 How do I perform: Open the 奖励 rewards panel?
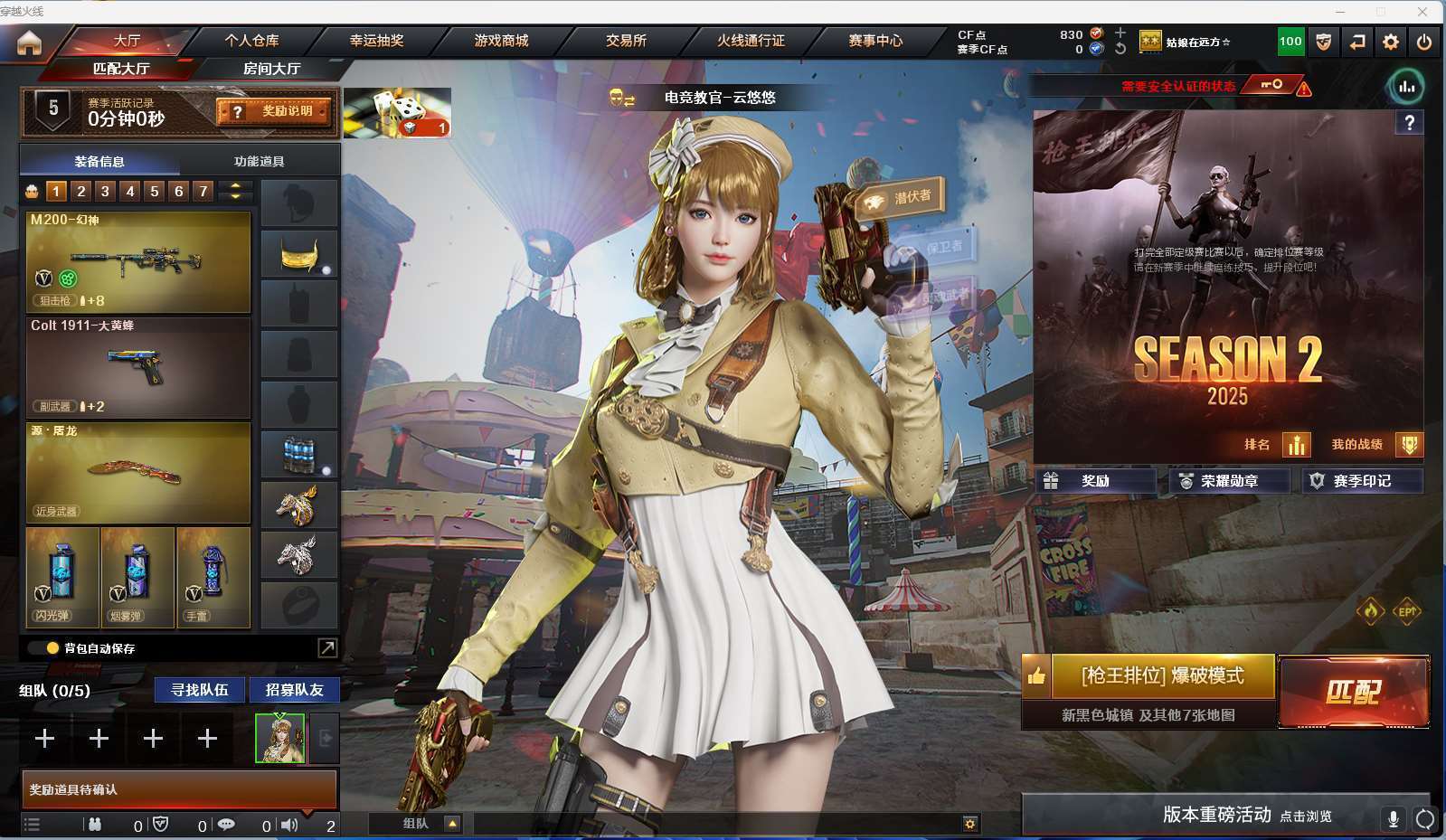(x=1095, y=481)
